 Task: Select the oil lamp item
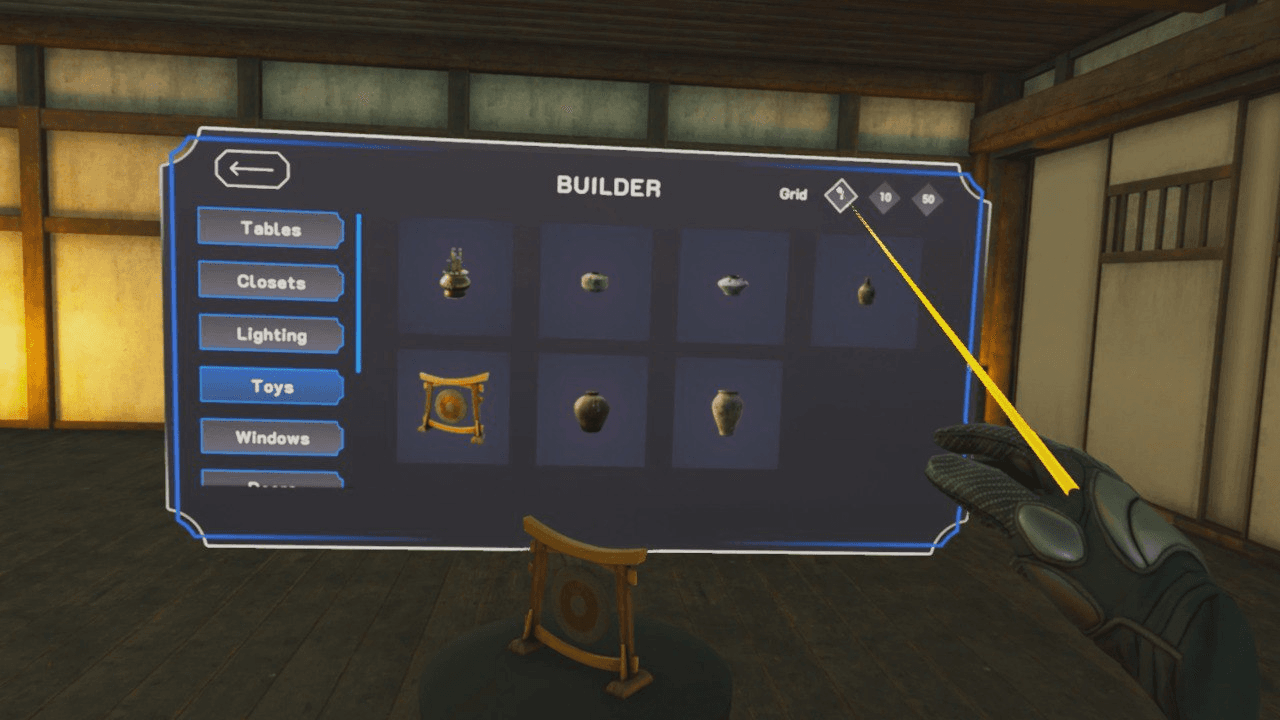coord(456,278)
